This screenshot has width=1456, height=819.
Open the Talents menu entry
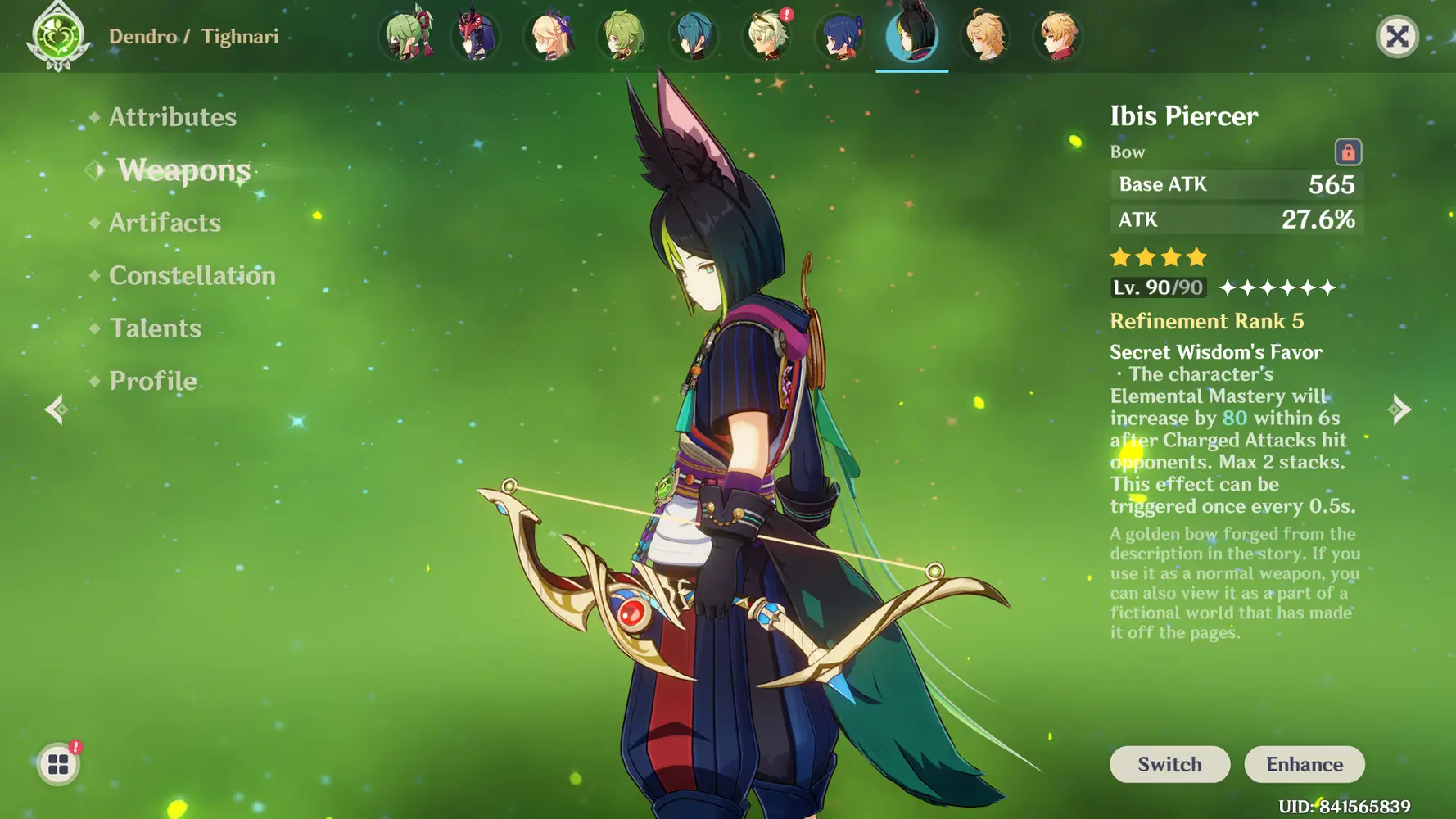click(155, 328)
